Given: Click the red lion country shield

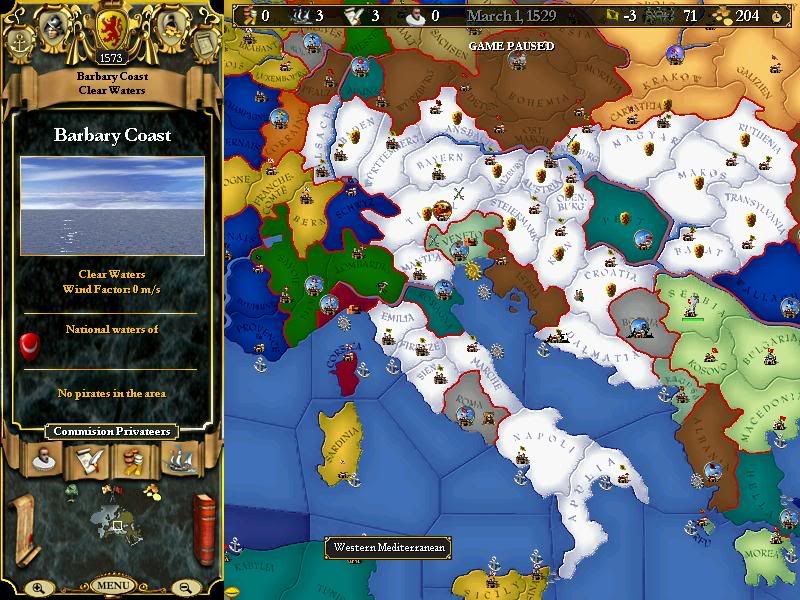Looking at the screenshot, I should click(111, 26).
